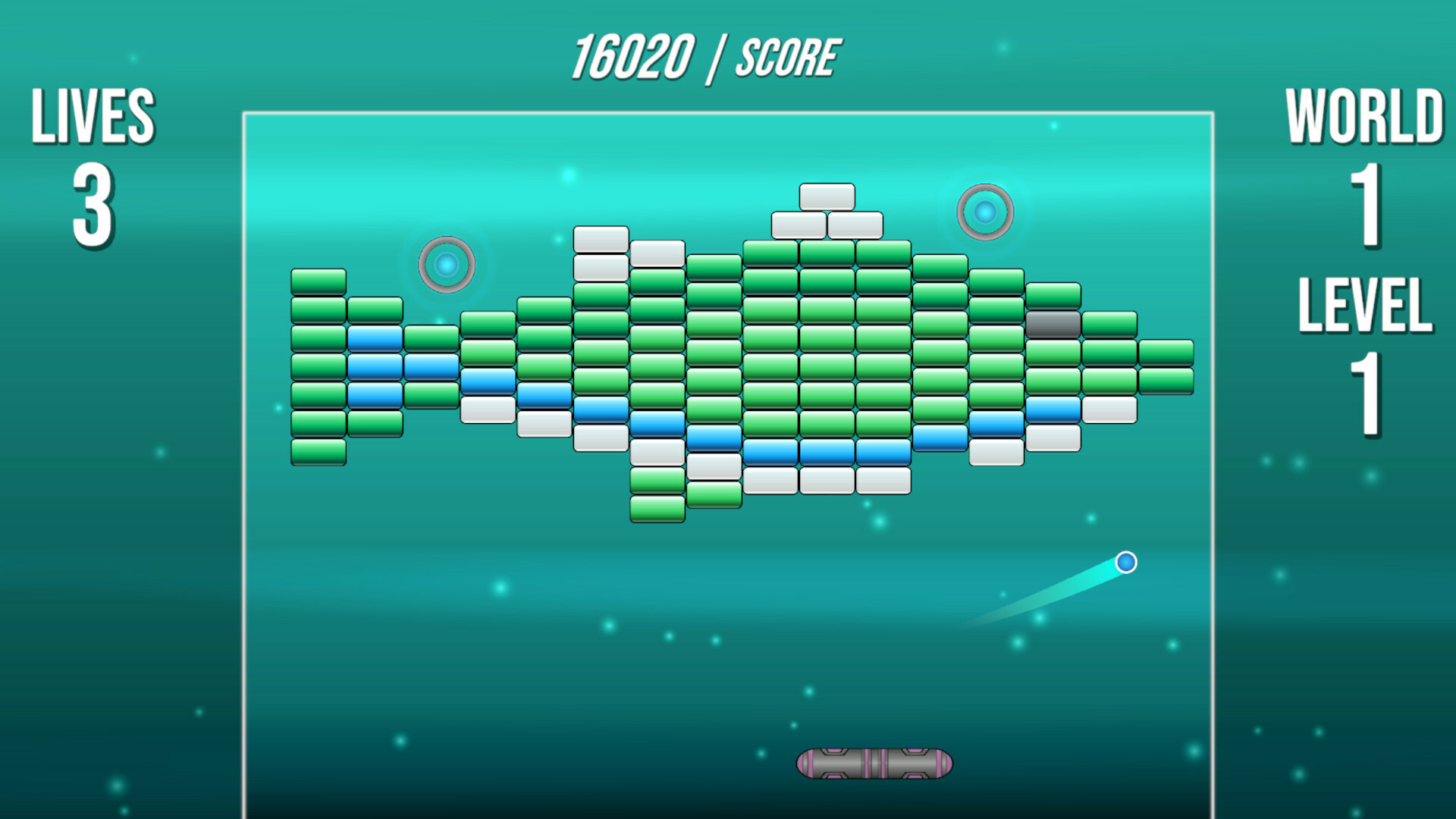Click the play area boundary frame
This screenshot has height=819, width=1456.
pyautogui.click(x=244, y=455)
